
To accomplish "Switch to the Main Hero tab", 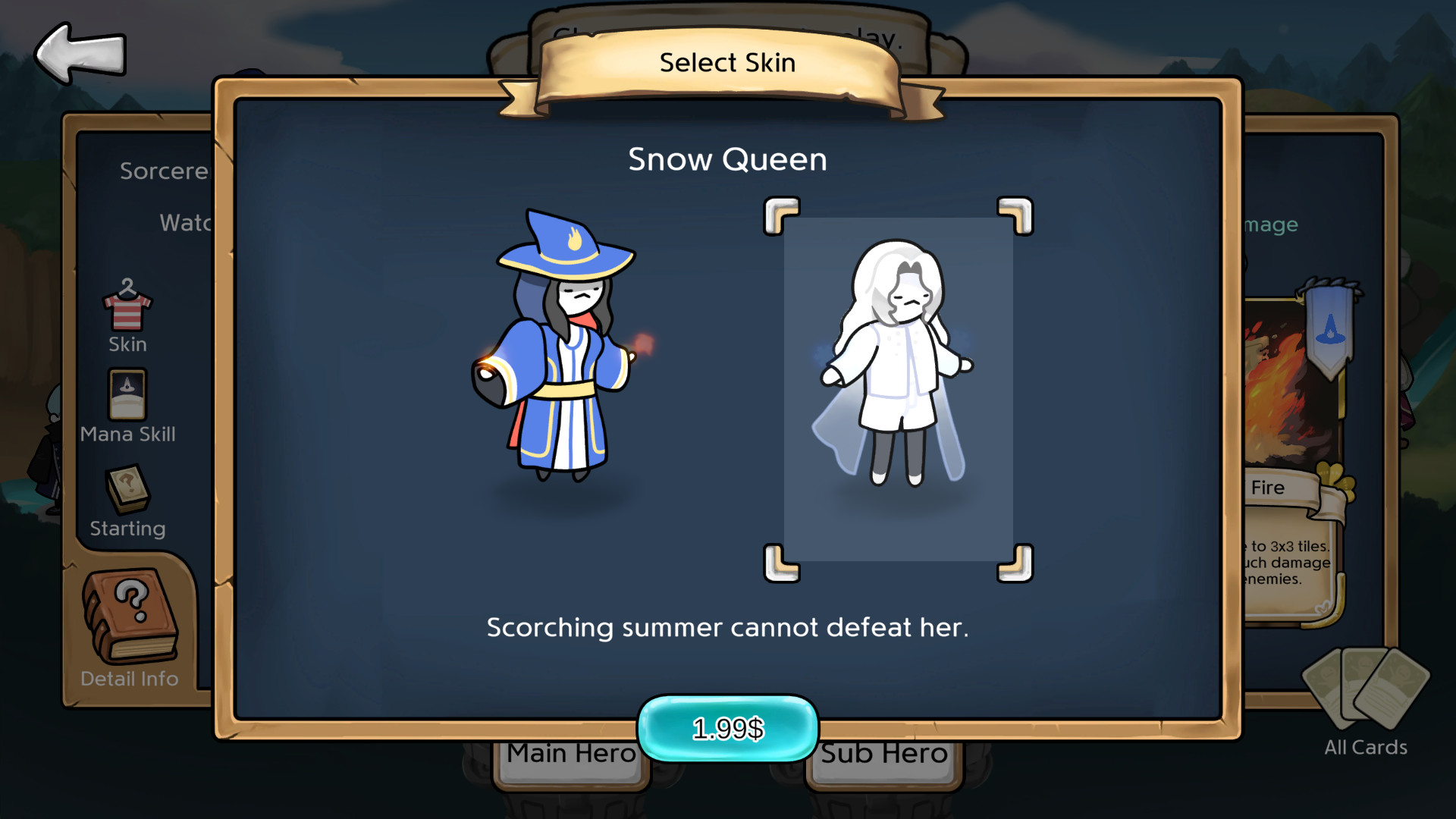I will pos(570,753).
